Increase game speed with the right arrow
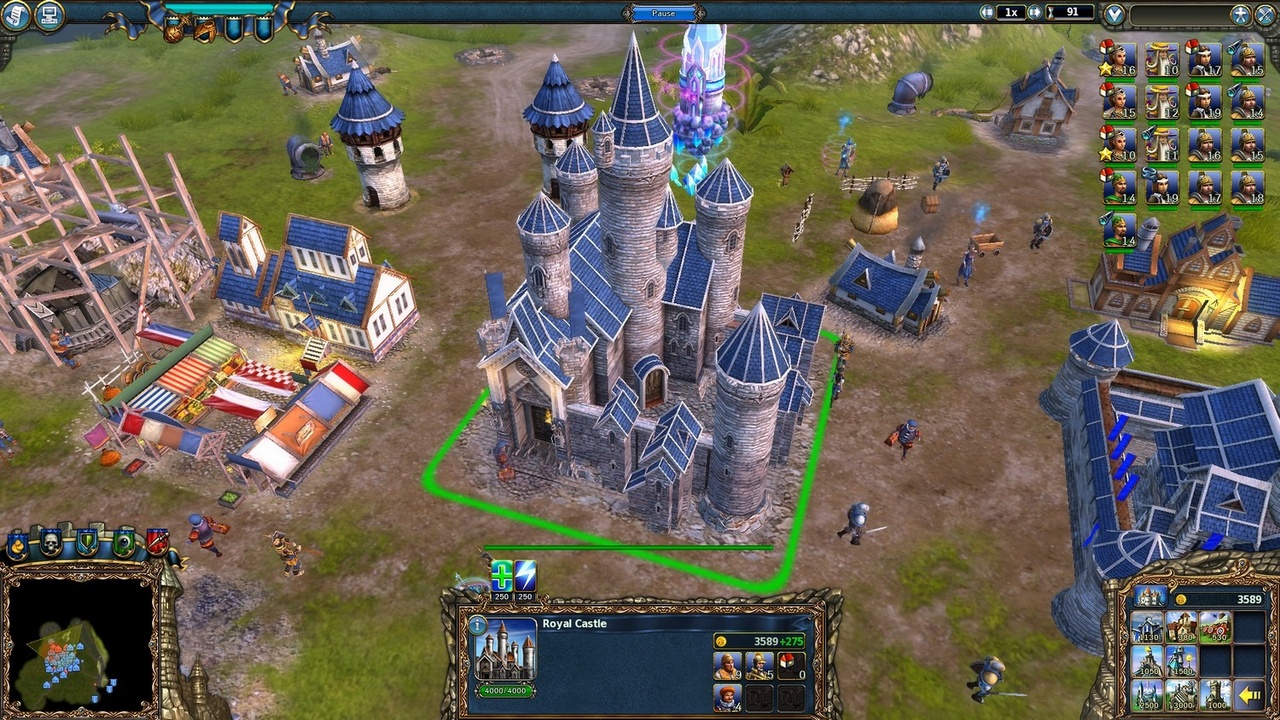The height and width of the screenshot is (720, 1280). coord(1034,12)
